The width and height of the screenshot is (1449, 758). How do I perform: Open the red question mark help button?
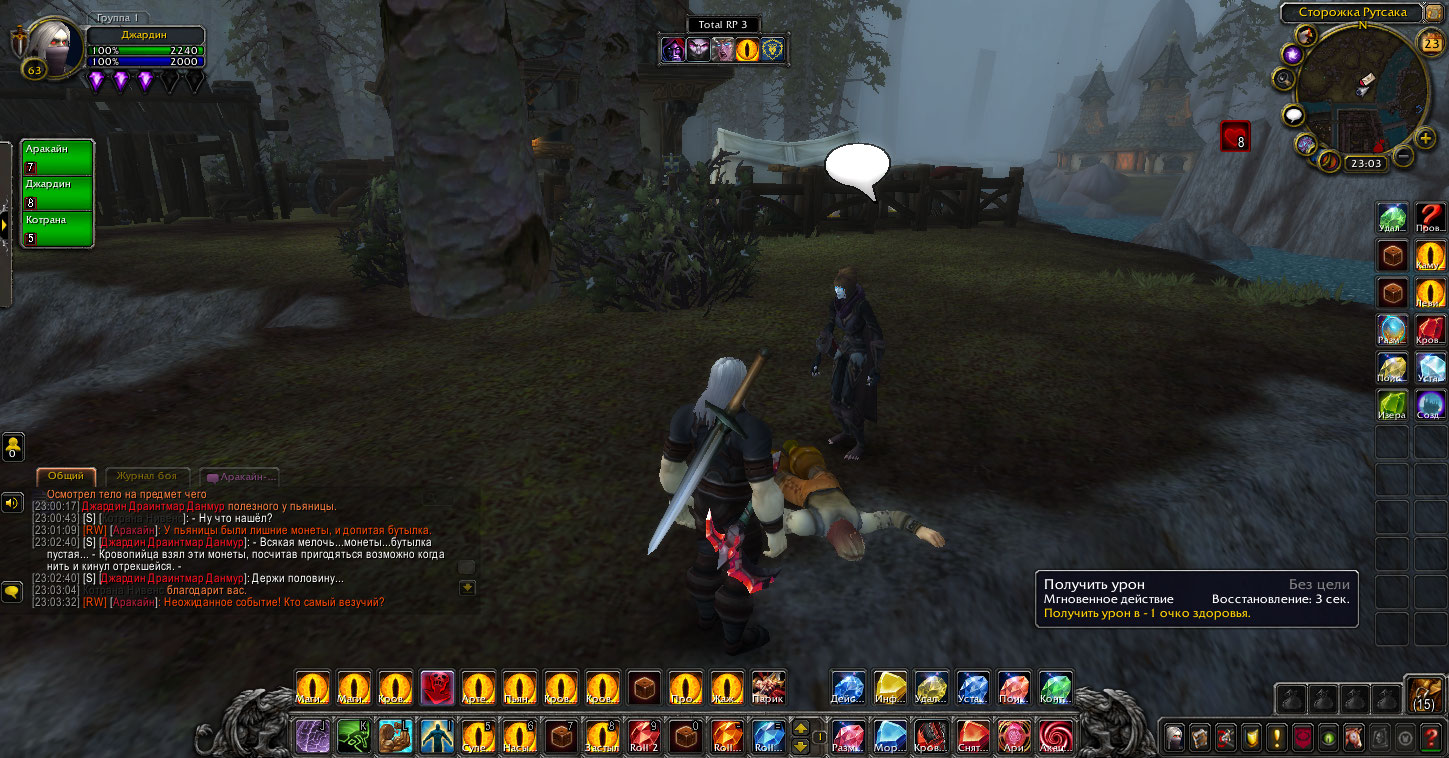coord(1432,738)
